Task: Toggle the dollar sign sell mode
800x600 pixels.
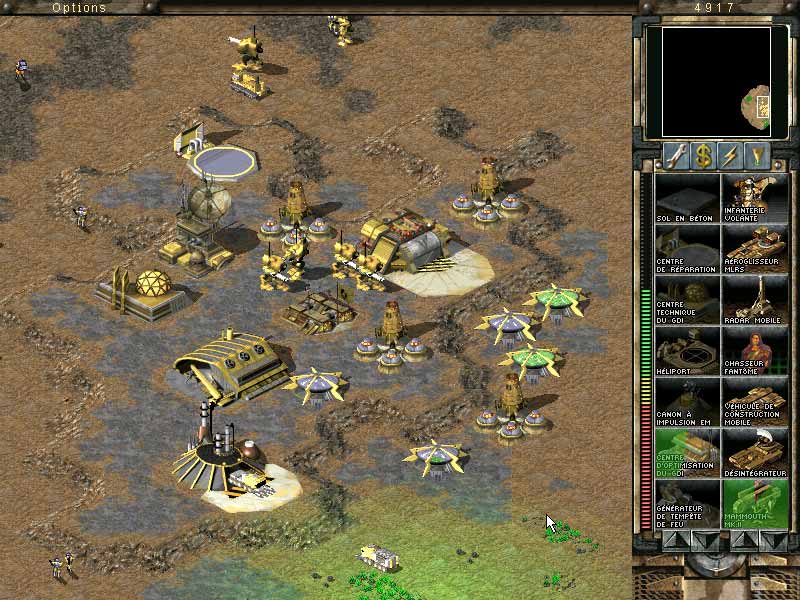Action: 705,156
